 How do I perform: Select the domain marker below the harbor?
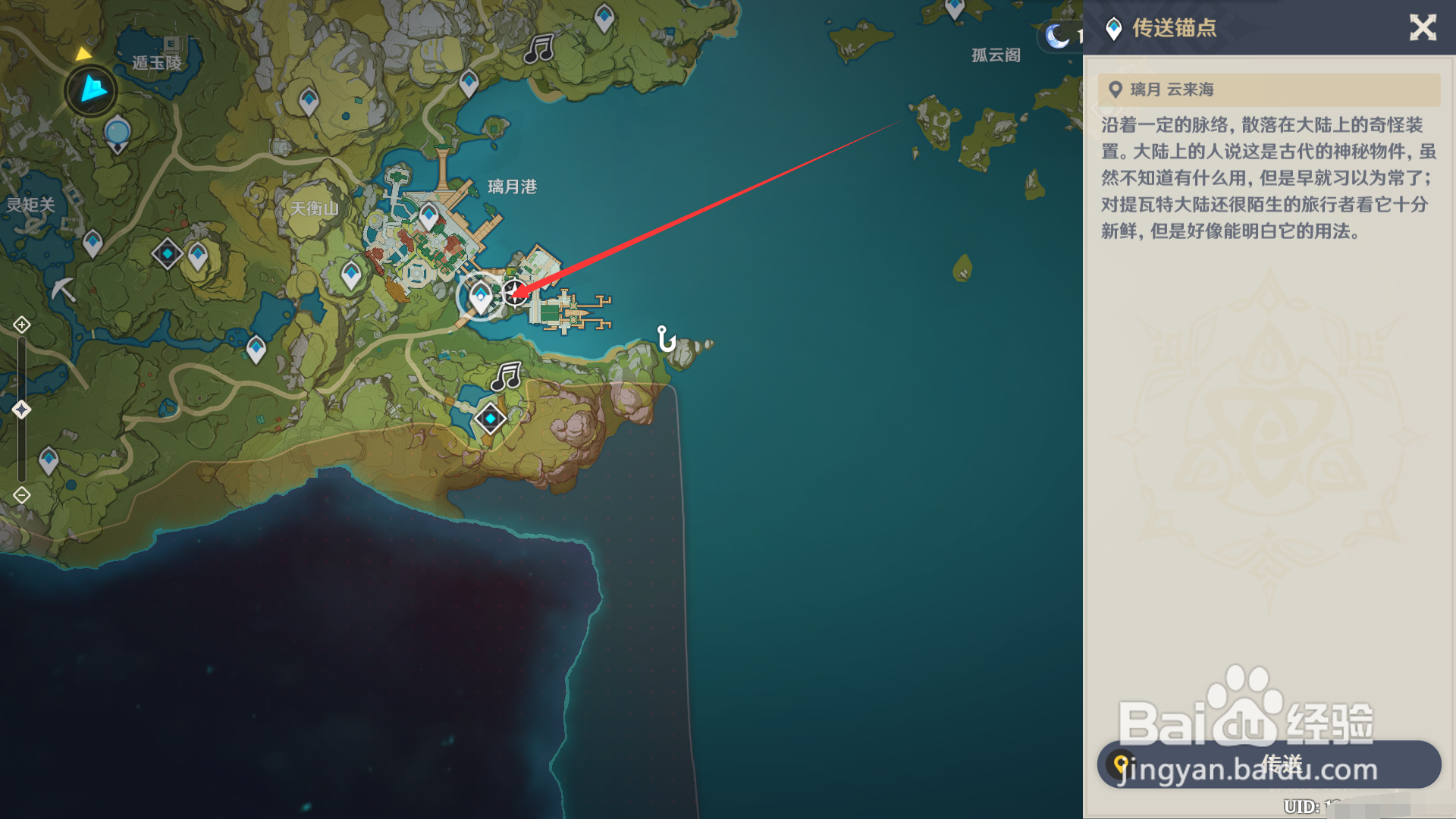point(490,419)
